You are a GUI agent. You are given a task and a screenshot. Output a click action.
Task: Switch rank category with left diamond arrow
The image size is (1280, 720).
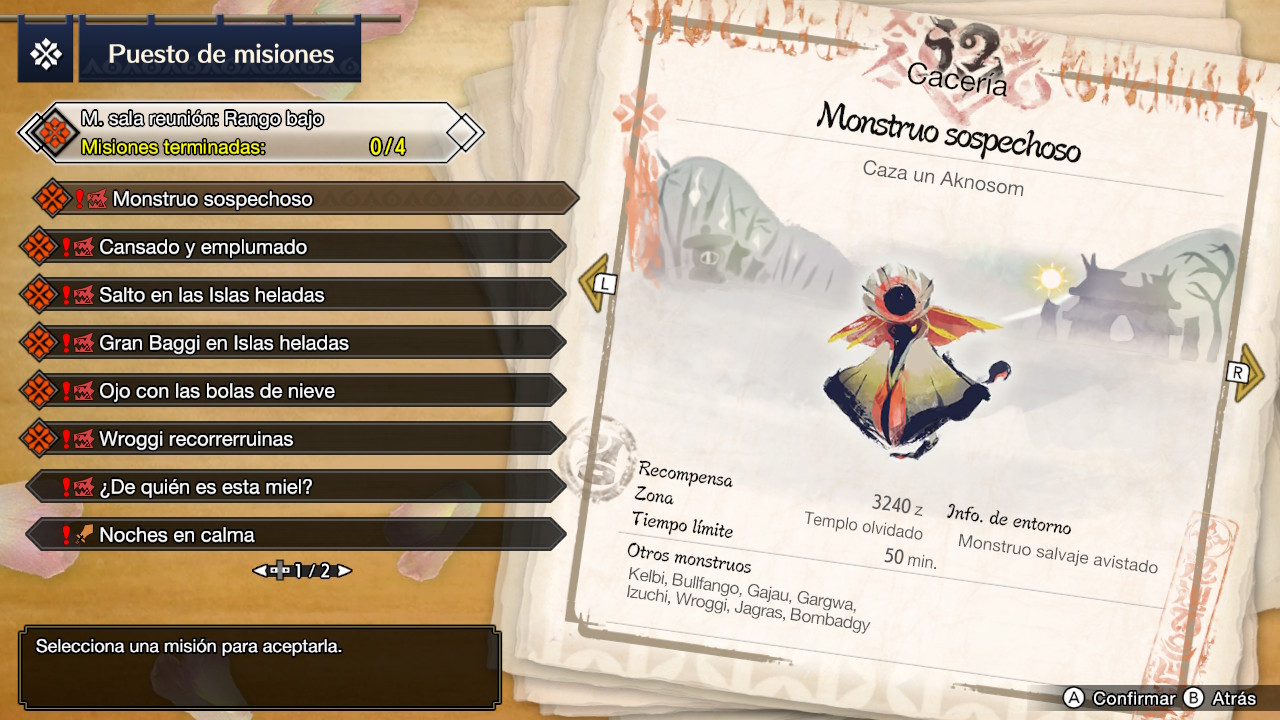click(33, 132)
